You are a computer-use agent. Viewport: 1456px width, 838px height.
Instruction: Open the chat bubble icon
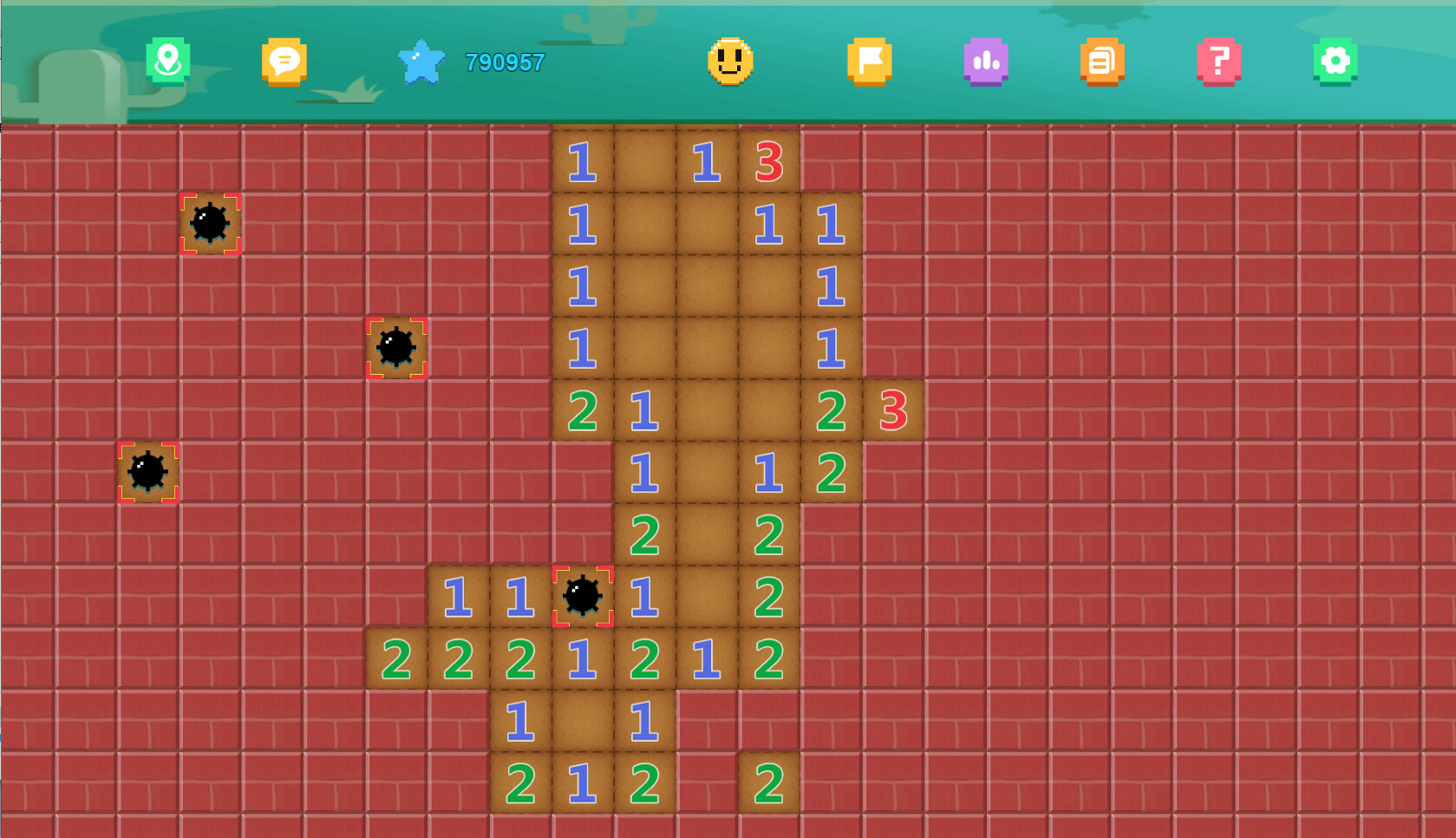tap(284, 62)
